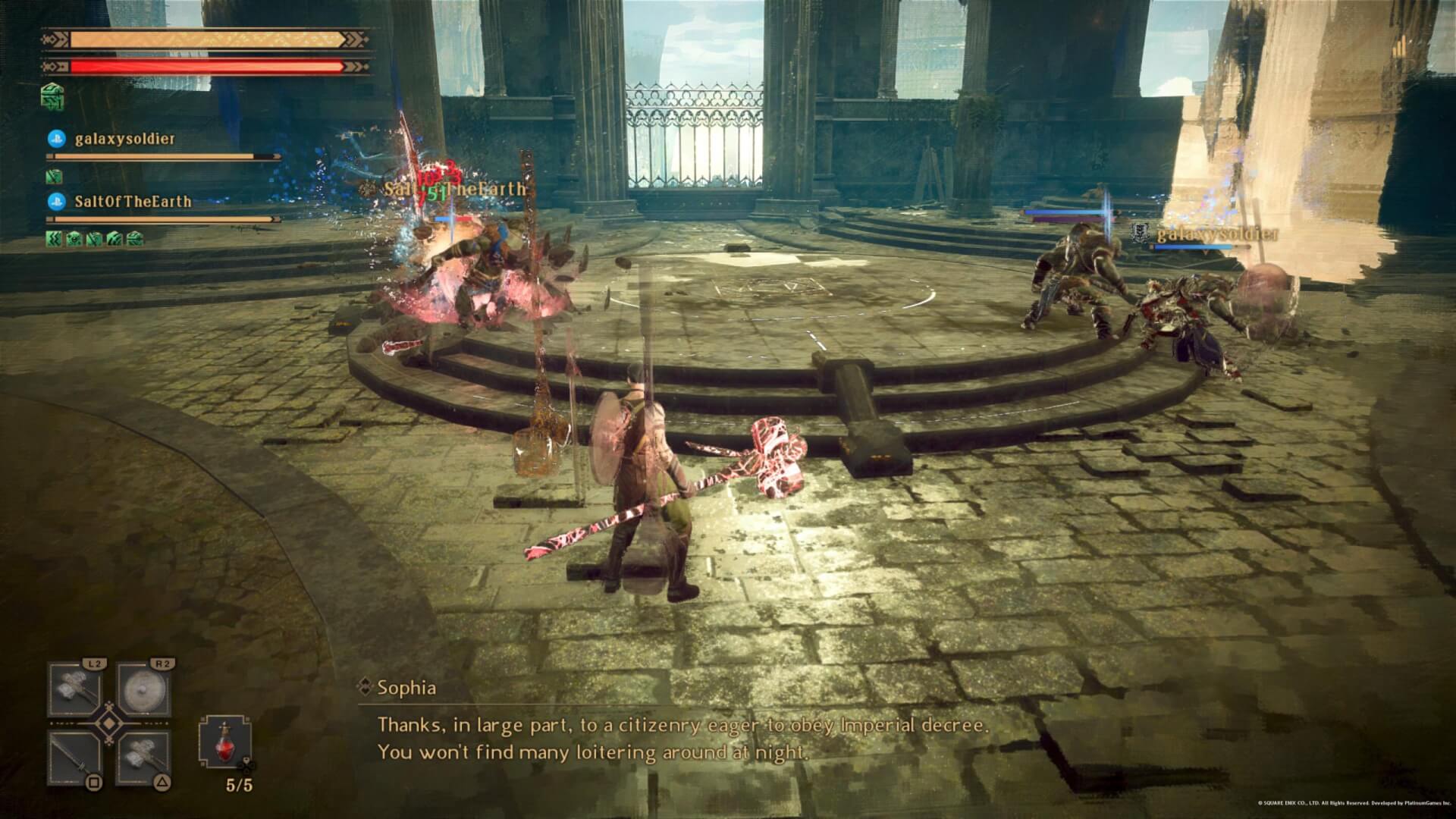Inspect galaxysoldier's green status buff icon
Viewport: 1456px width, 819px height.
53,177
